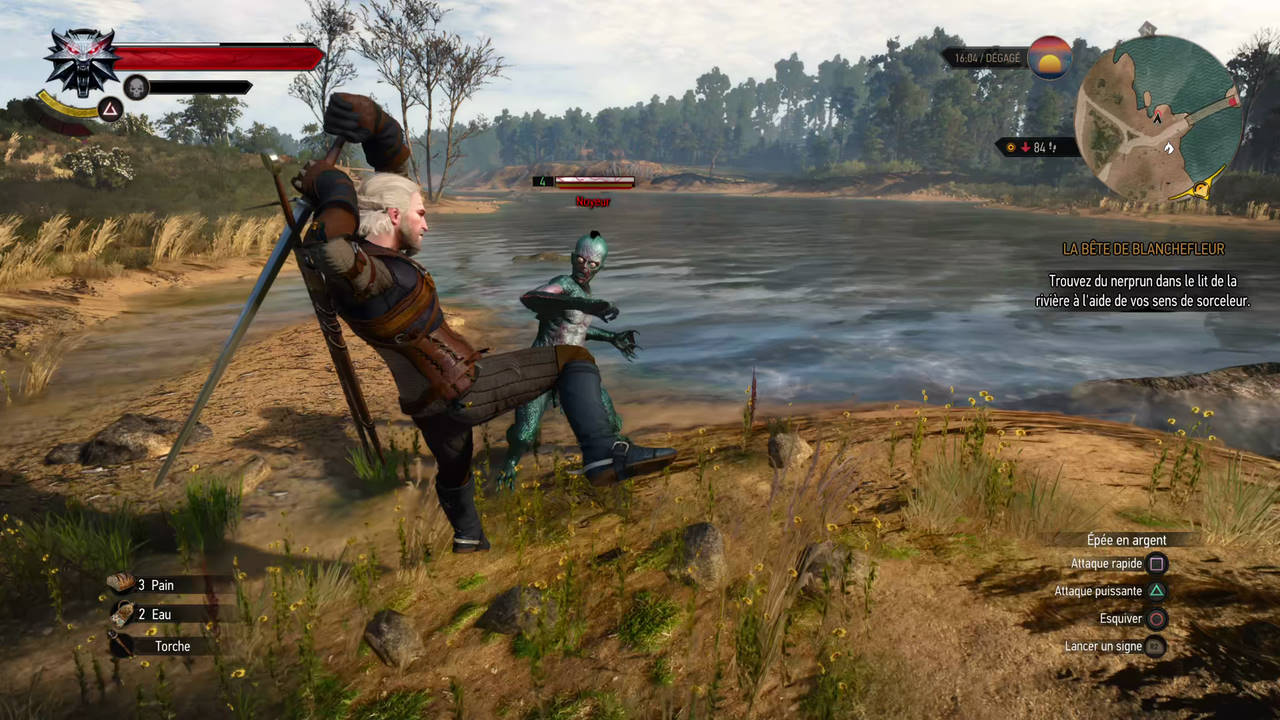Click the skull toxicity icon
This screenshot has height=720, width=1280.
click(136, 87)
